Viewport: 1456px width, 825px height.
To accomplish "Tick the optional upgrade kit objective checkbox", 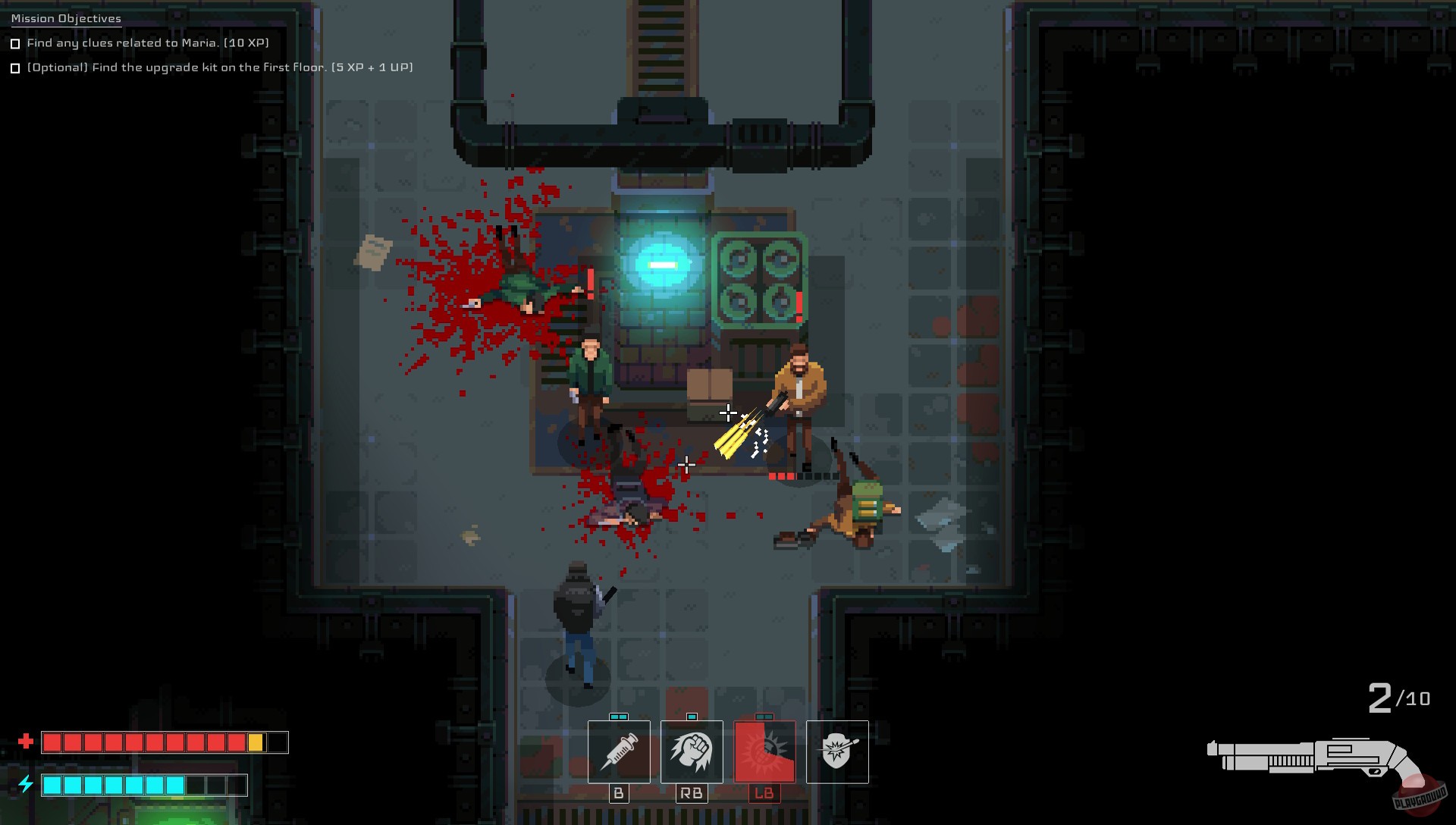I will point(15,68).
